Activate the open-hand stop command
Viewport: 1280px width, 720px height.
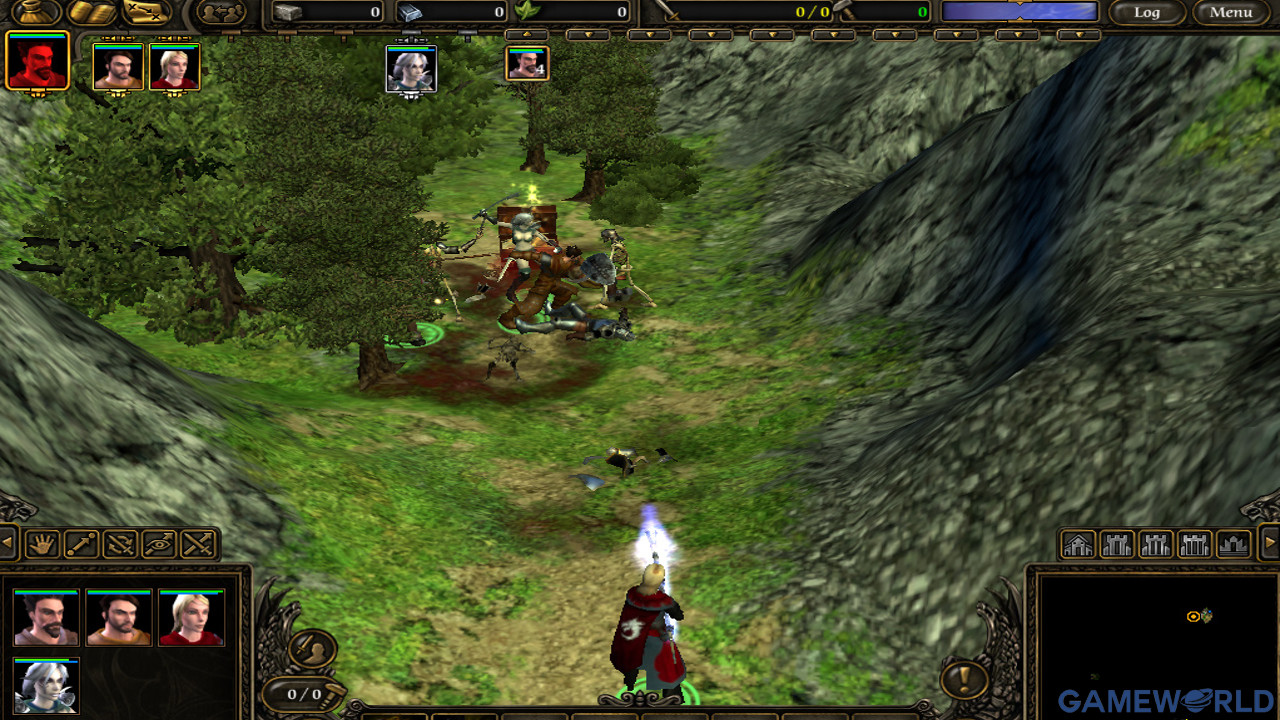(42, 544)
